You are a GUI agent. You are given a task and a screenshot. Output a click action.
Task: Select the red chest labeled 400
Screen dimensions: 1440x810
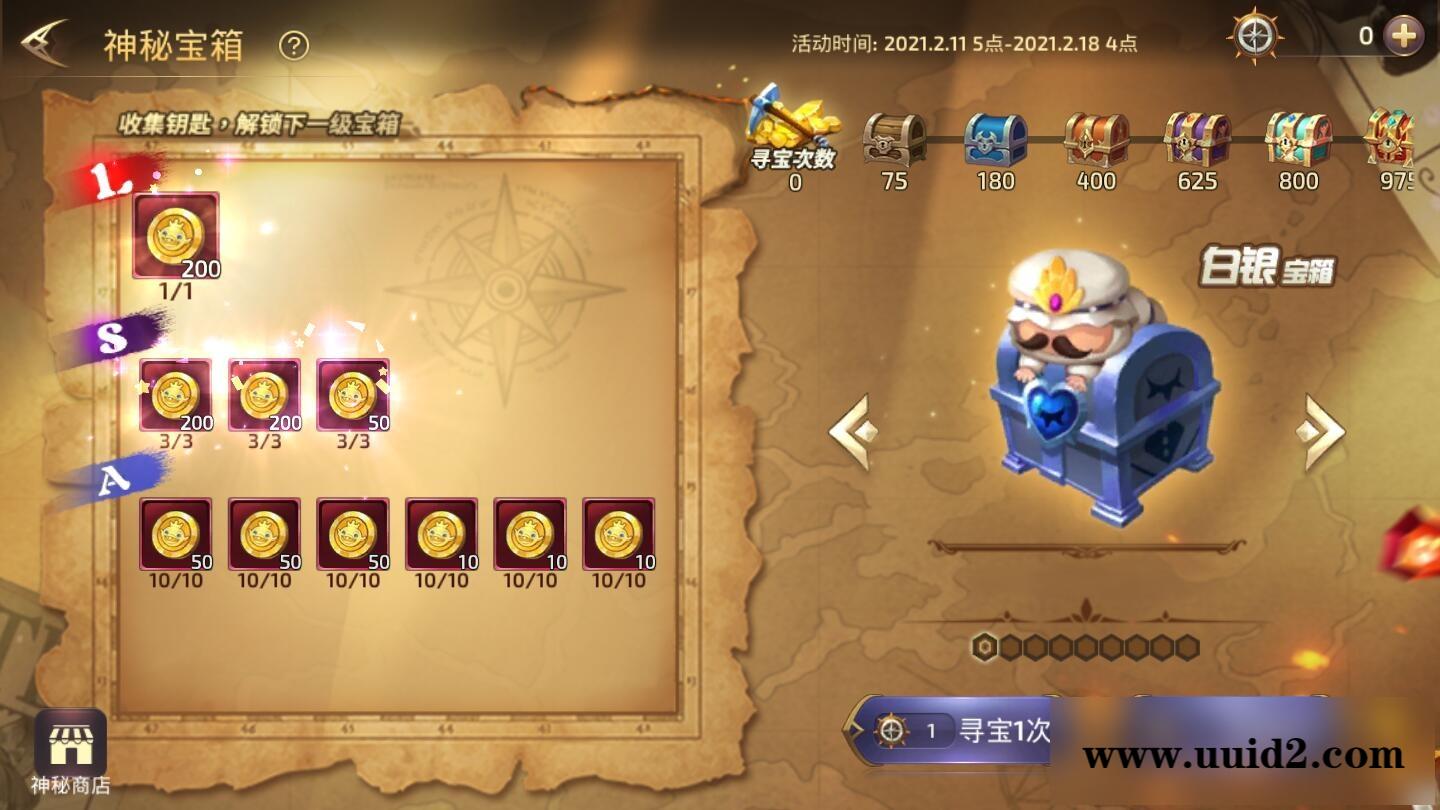(x=1094, y=140)
